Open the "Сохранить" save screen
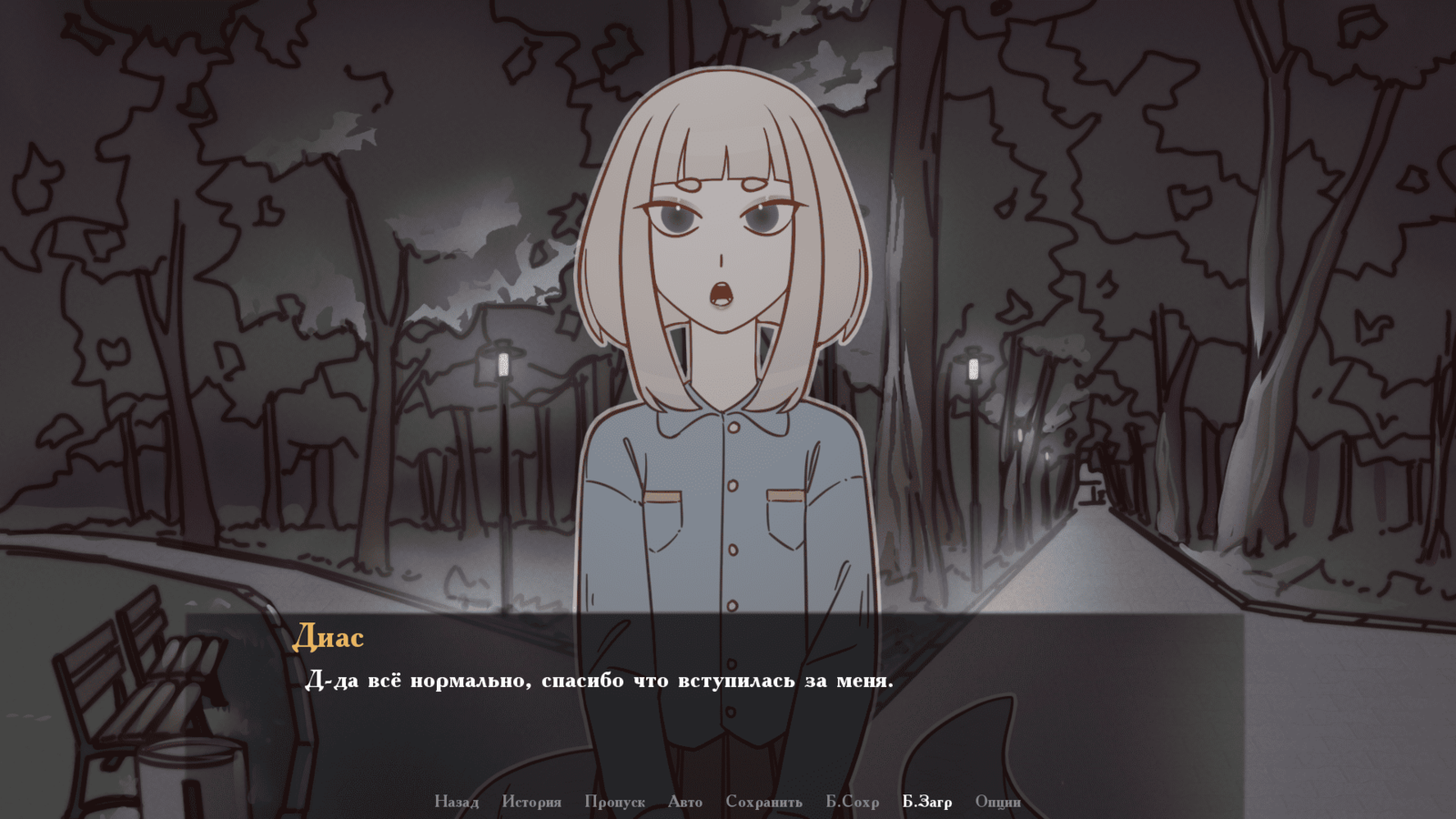This screenshot has height=819, width=1456. click(764, 802)
